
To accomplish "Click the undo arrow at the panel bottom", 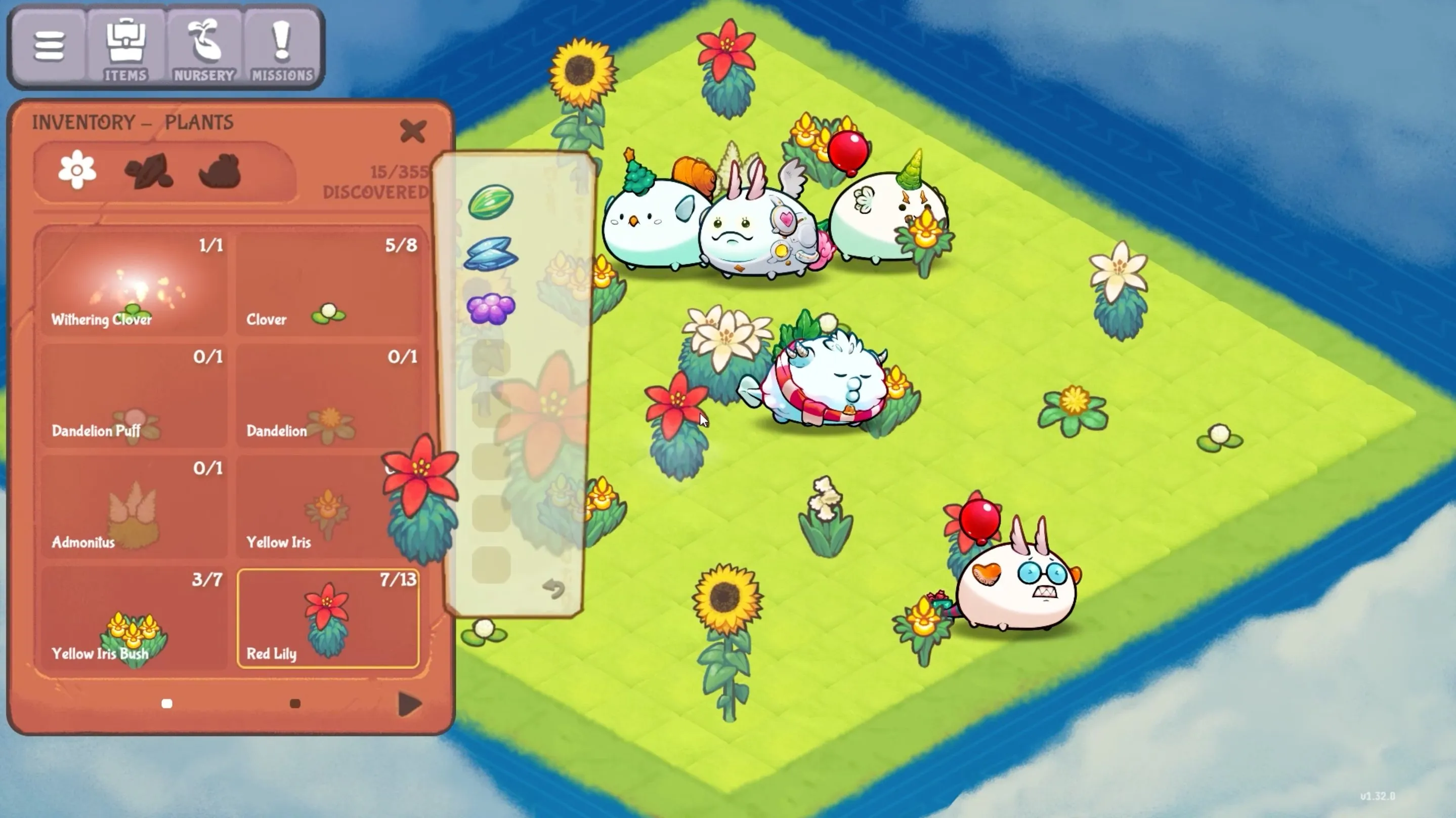I will pos(554,590).
